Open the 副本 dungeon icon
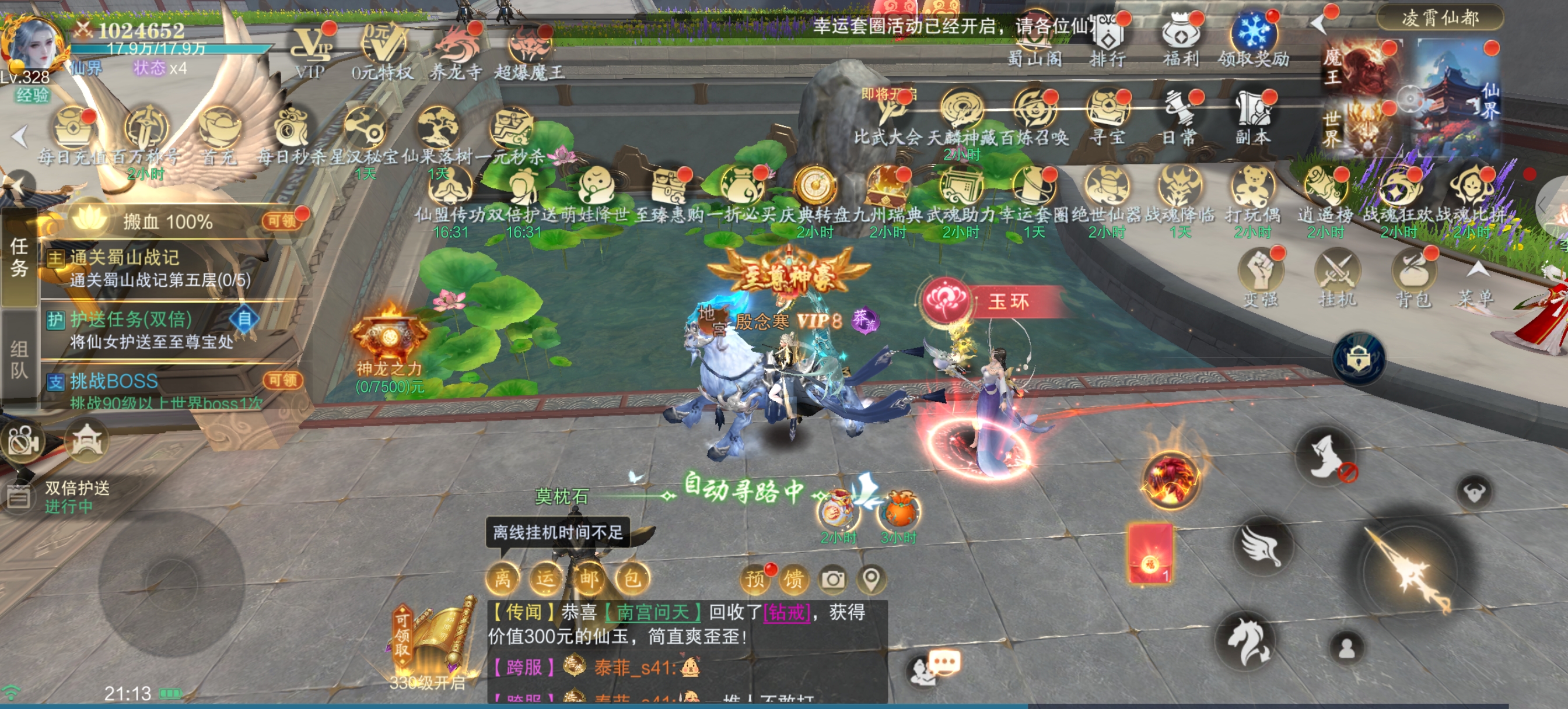This screenshot has width=1568, height=709. (1252, 113)
